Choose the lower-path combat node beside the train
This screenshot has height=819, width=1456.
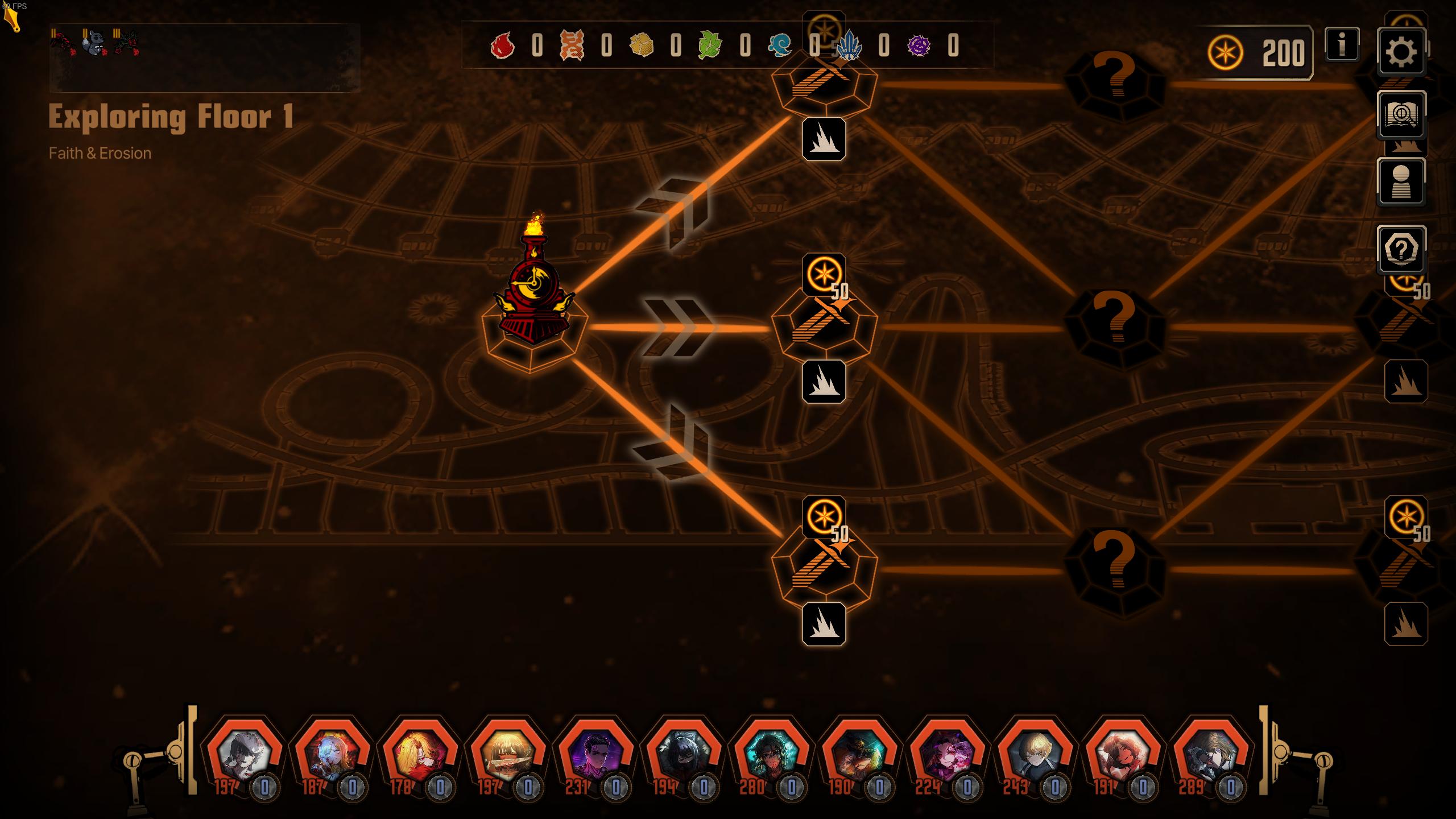[824, 569]
